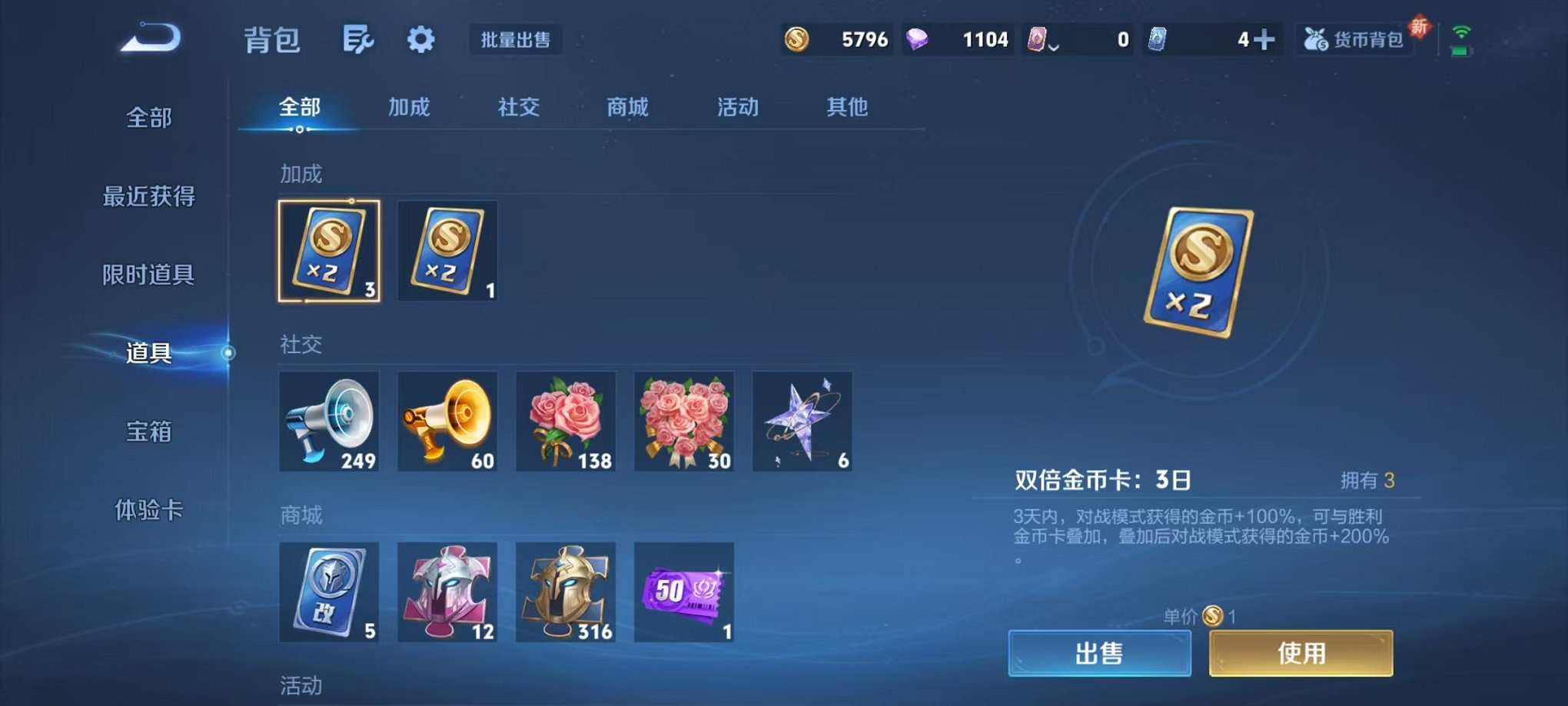Select the pink hero fragment item
This screenshot has height=706, width=1568.
coord(447,592)
